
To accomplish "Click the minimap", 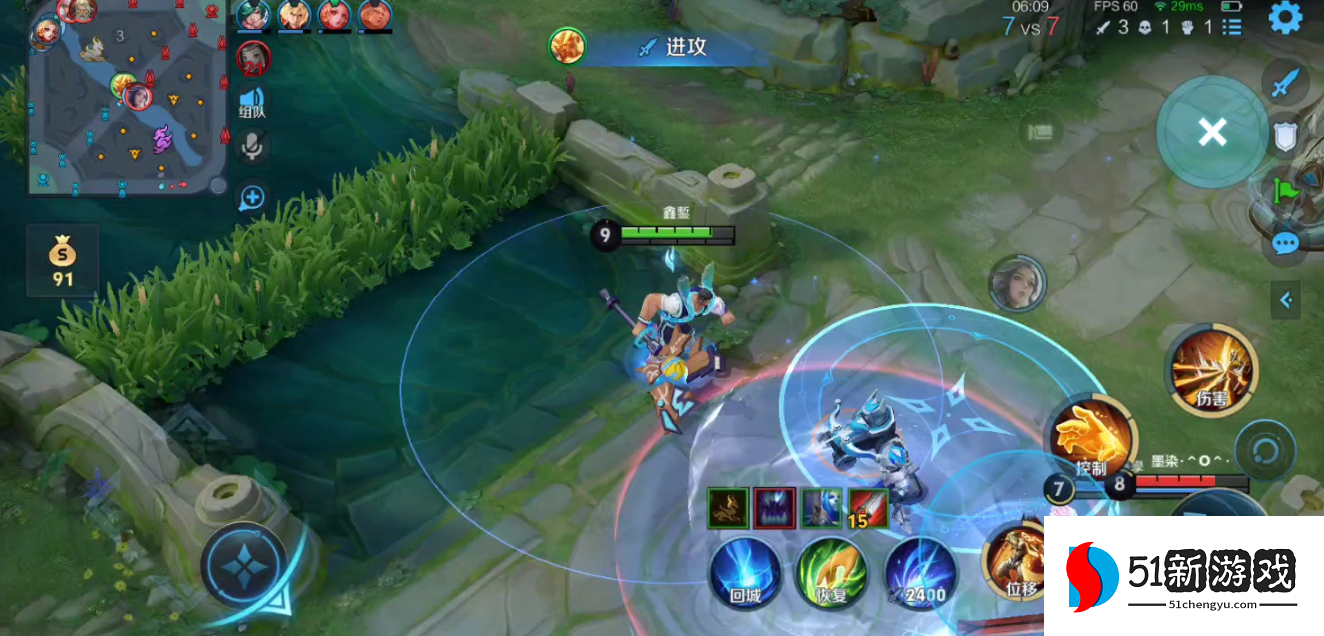I will [x=125, y=98].
